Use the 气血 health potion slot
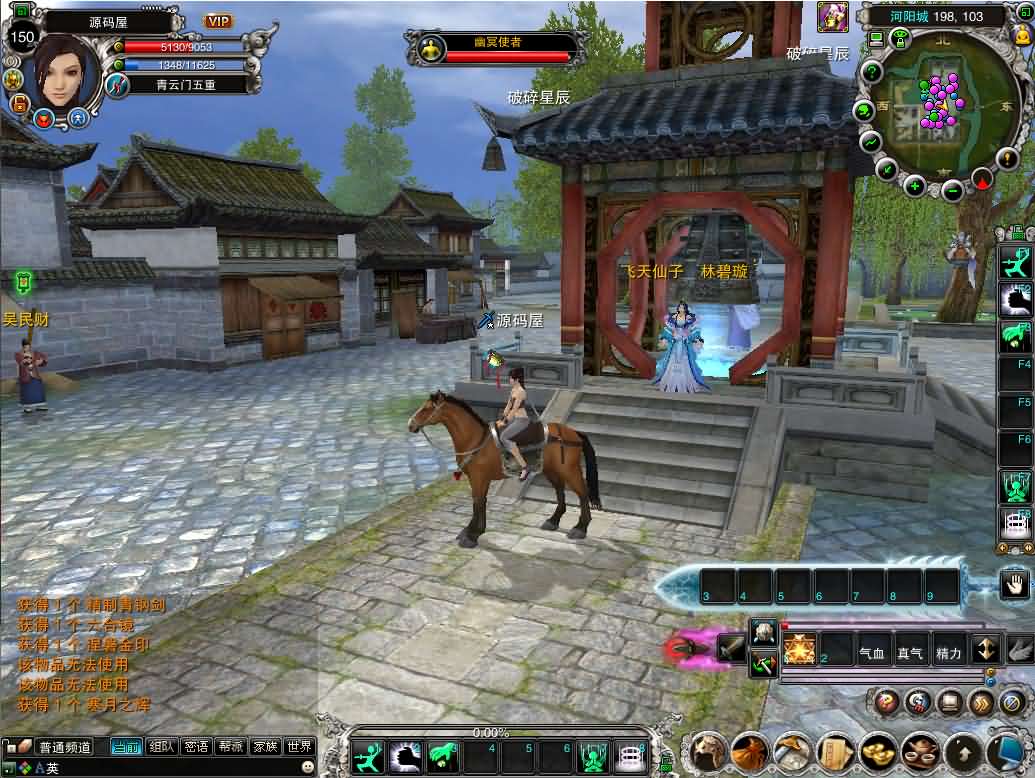1035x778 pixels. coord(873,653)
